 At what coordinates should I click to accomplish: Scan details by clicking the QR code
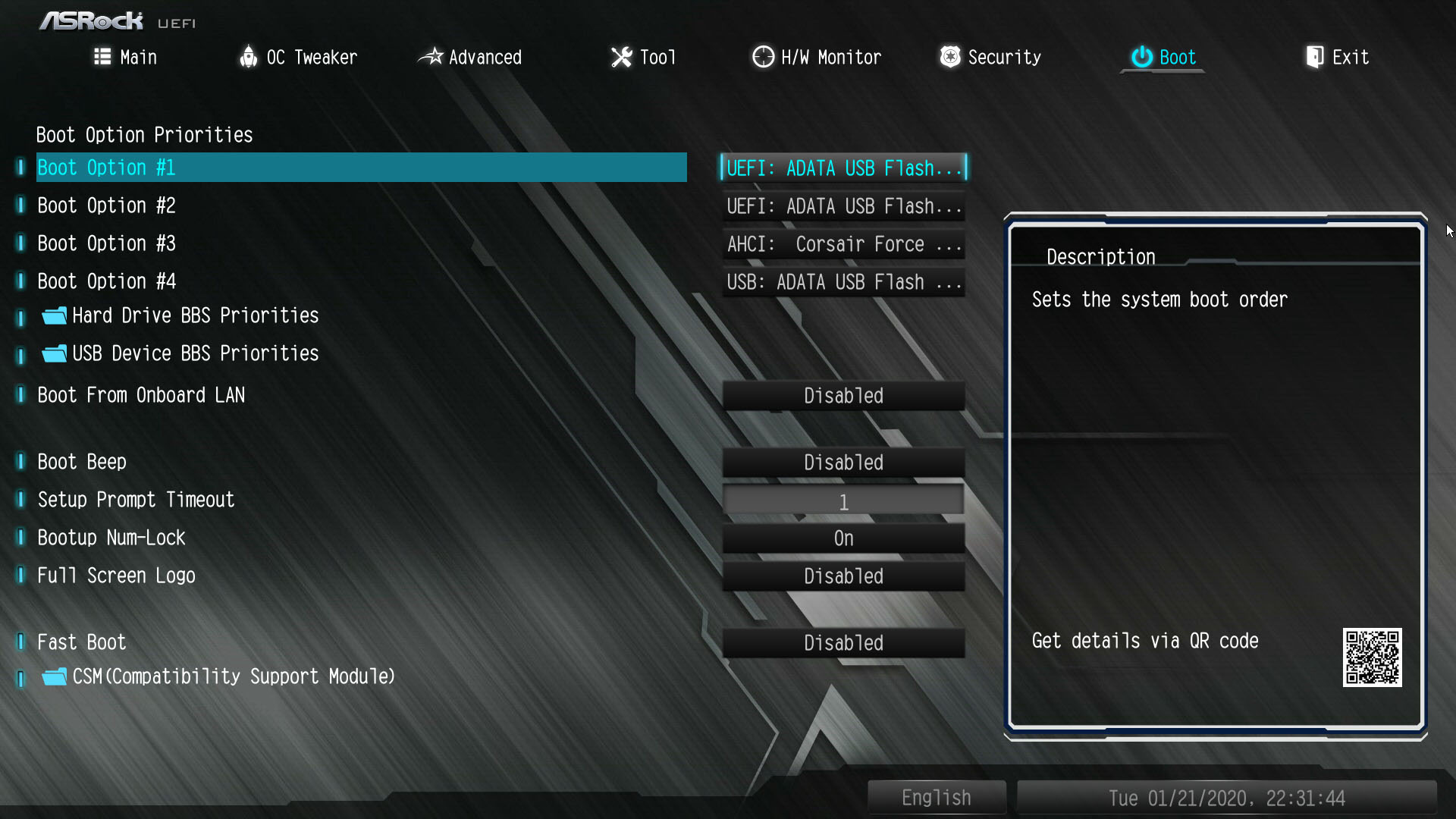click(x=1374, y=658)
